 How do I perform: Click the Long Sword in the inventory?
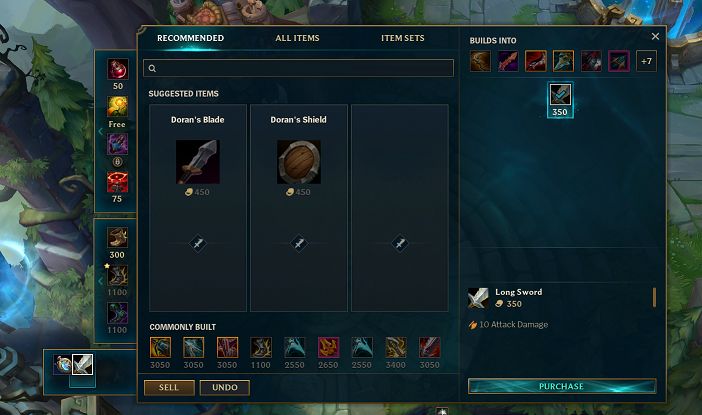82,364
